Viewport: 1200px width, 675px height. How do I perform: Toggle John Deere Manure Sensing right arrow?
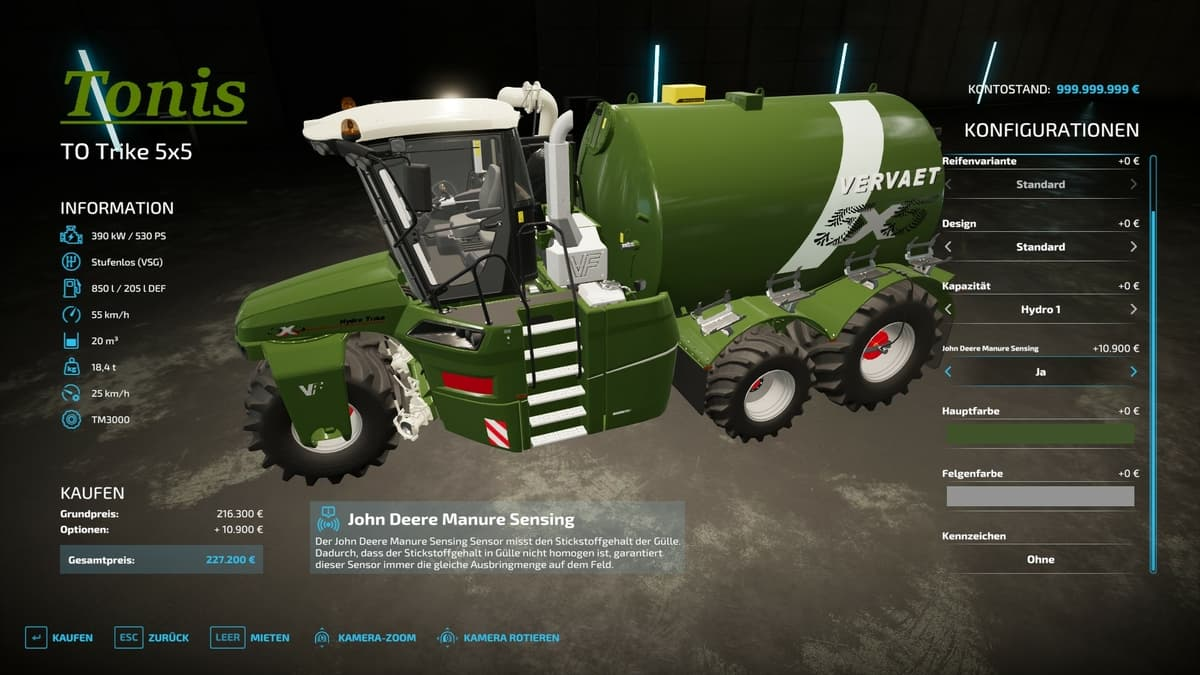pos(1133,372)
